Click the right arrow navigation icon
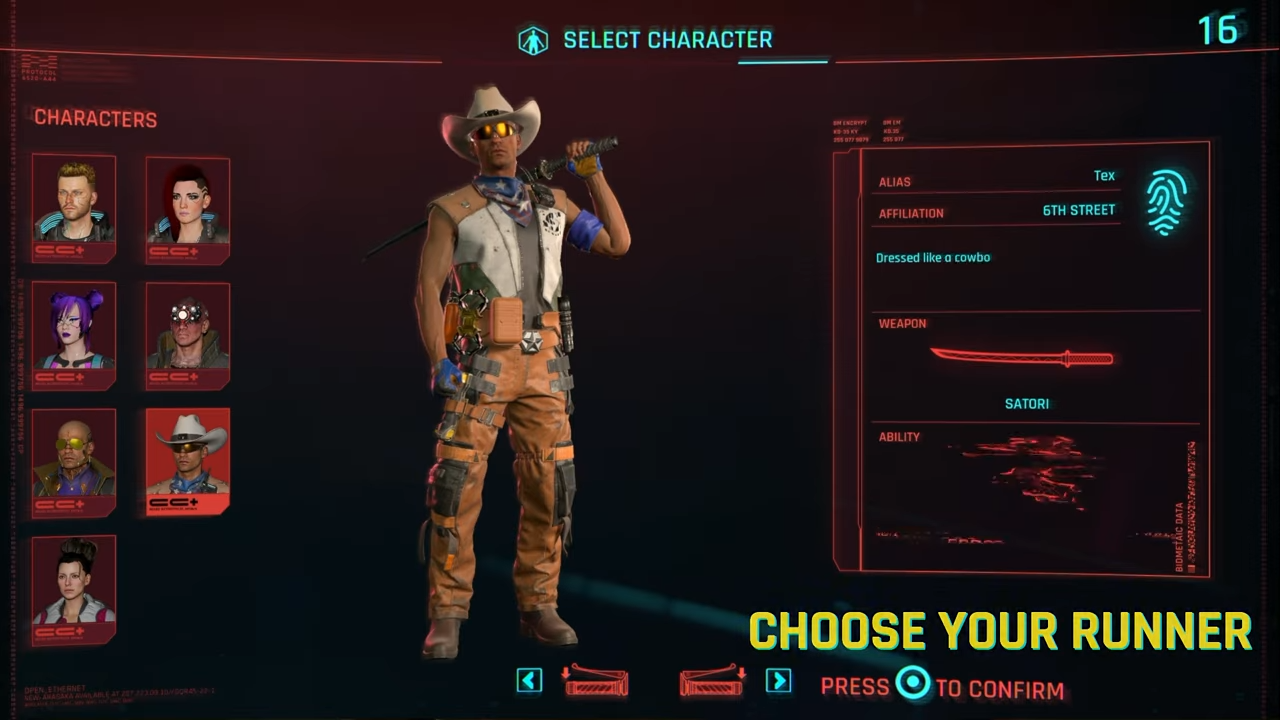Image resolution: width=1280 pixels, height=720 pixels. (779, 680)
